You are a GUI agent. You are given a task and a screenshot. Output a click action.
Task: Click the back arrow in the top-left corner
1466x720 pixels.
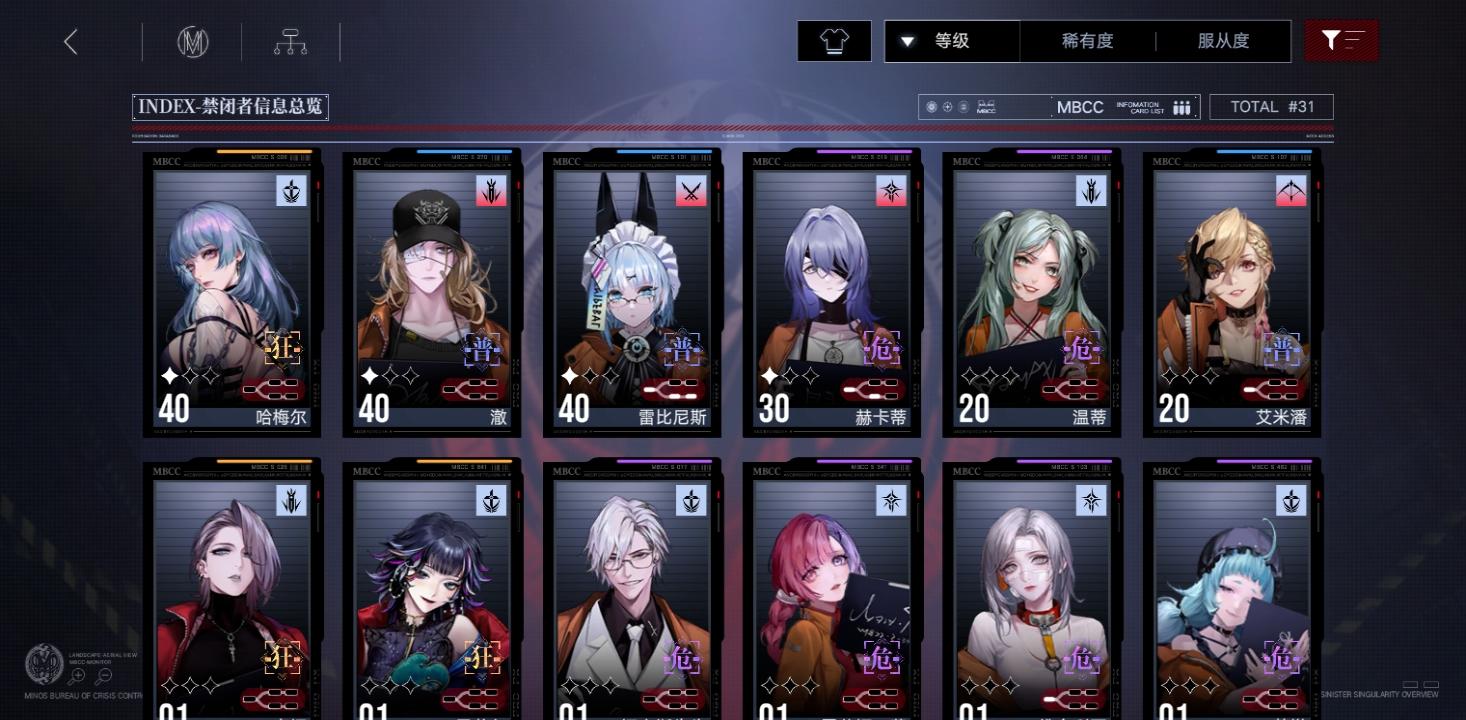pyautogui.click(x=70, y=41)
